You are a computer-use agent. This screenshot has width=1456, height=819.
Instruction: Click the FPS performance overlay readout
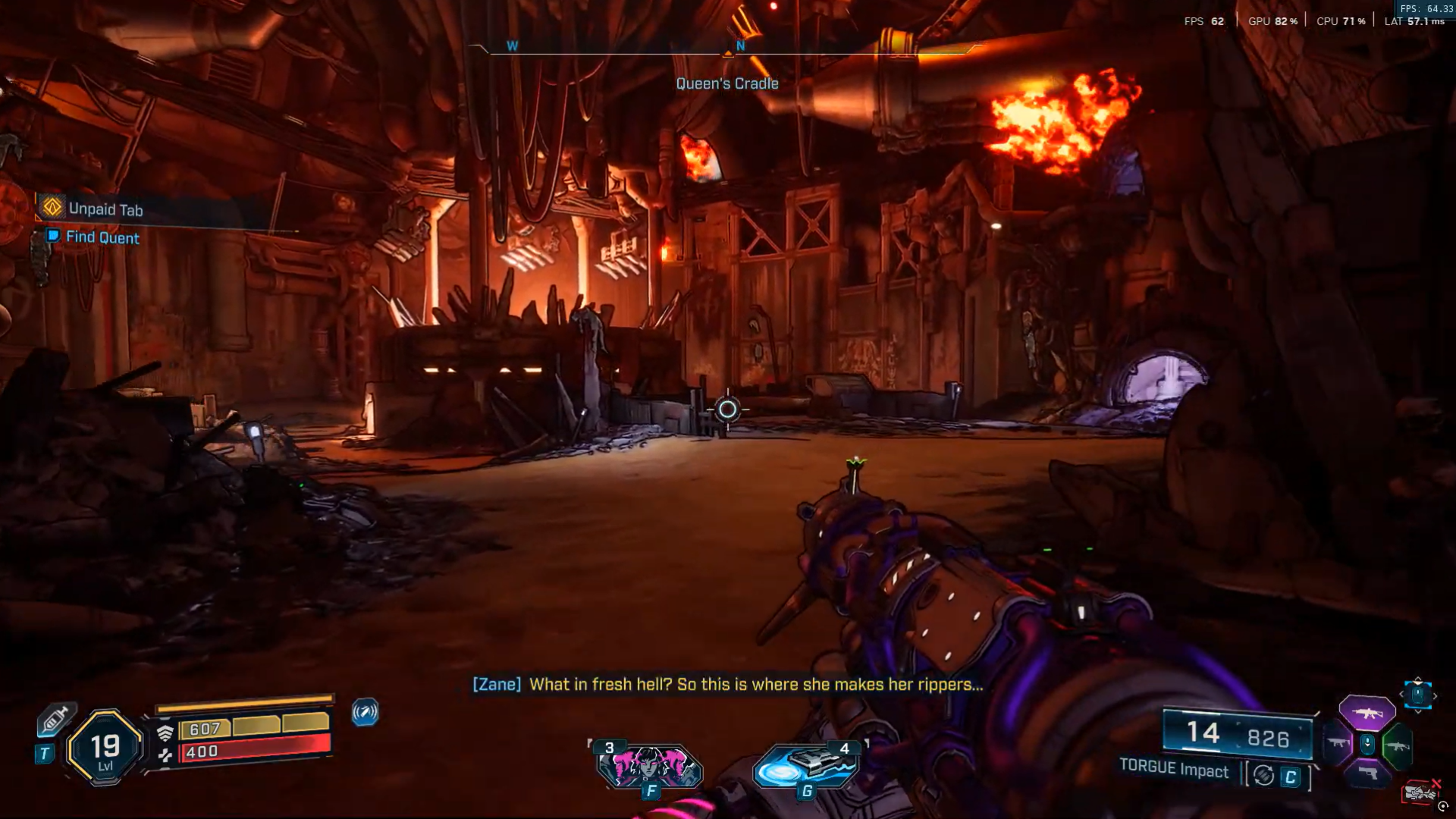pos(1204,21)
